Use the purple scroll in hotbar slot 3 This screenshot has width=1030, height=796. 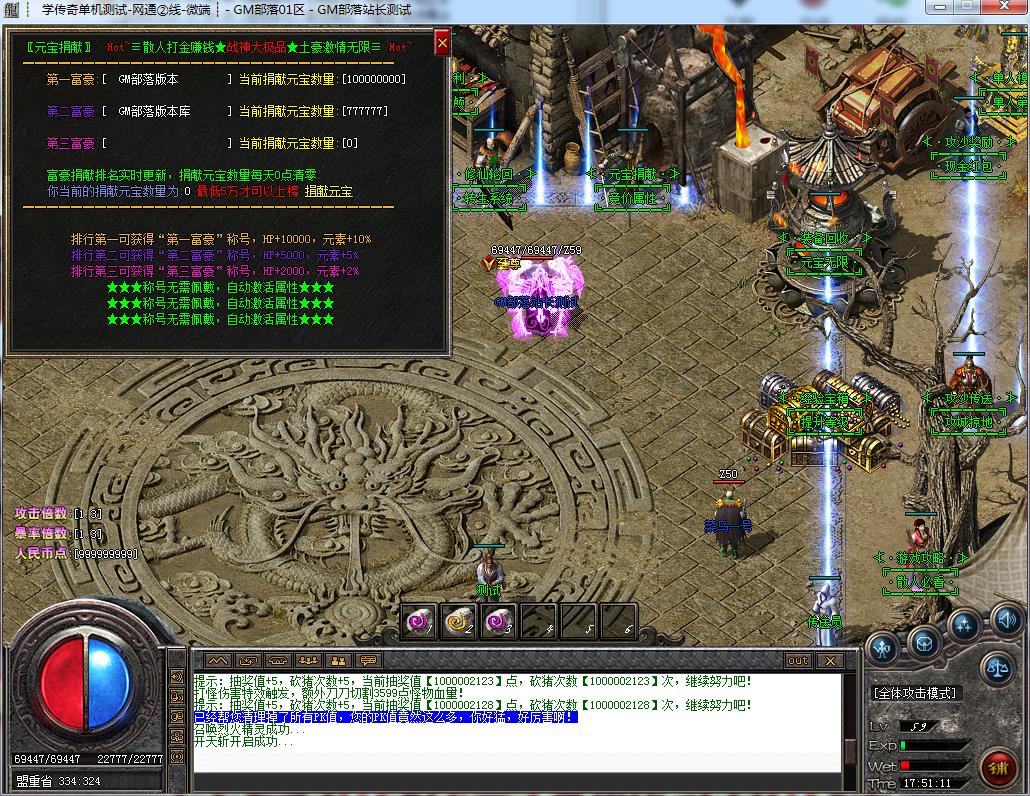(498, 621)
